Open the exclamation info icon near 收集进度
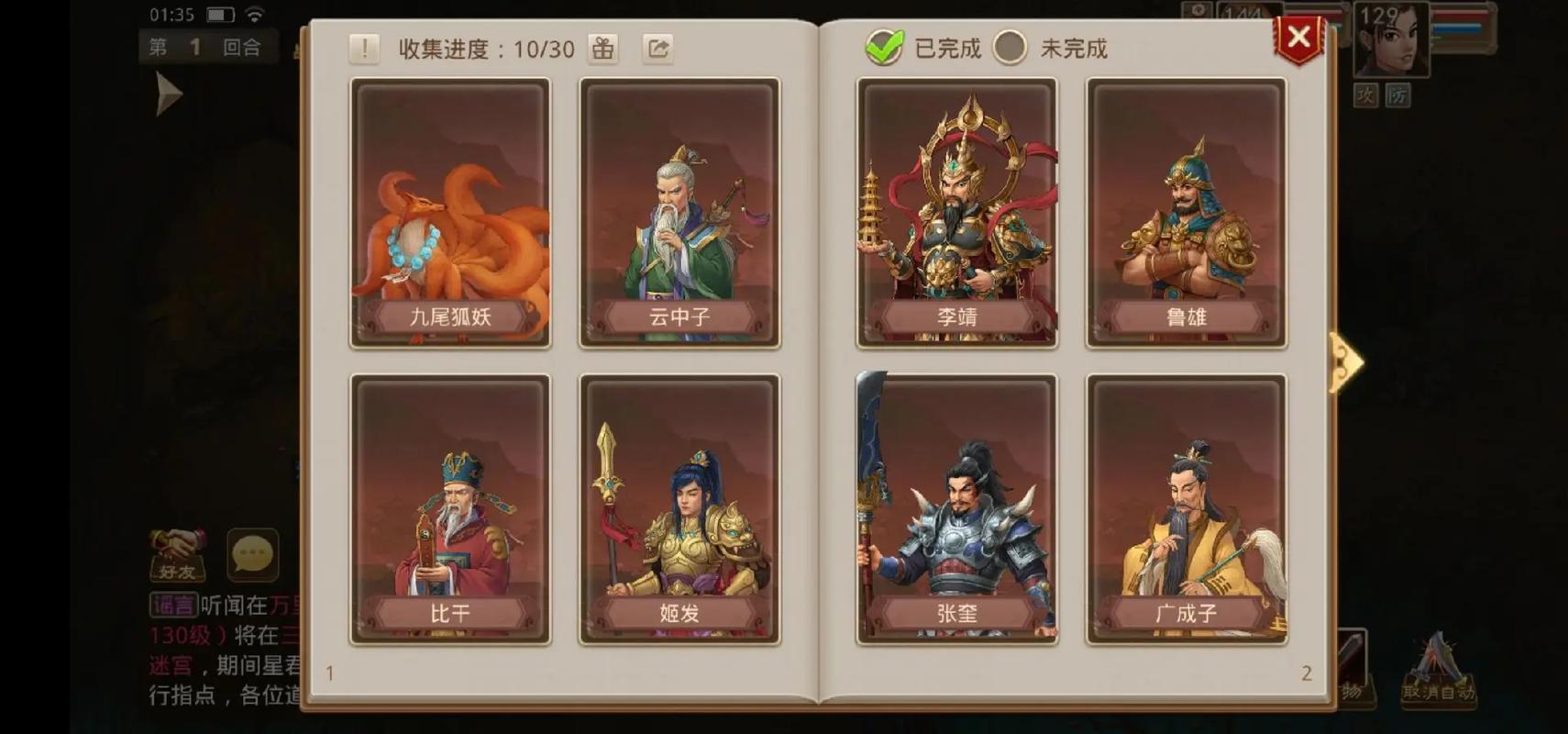Viewport: 1568px width, 734px height. (364, 48)
